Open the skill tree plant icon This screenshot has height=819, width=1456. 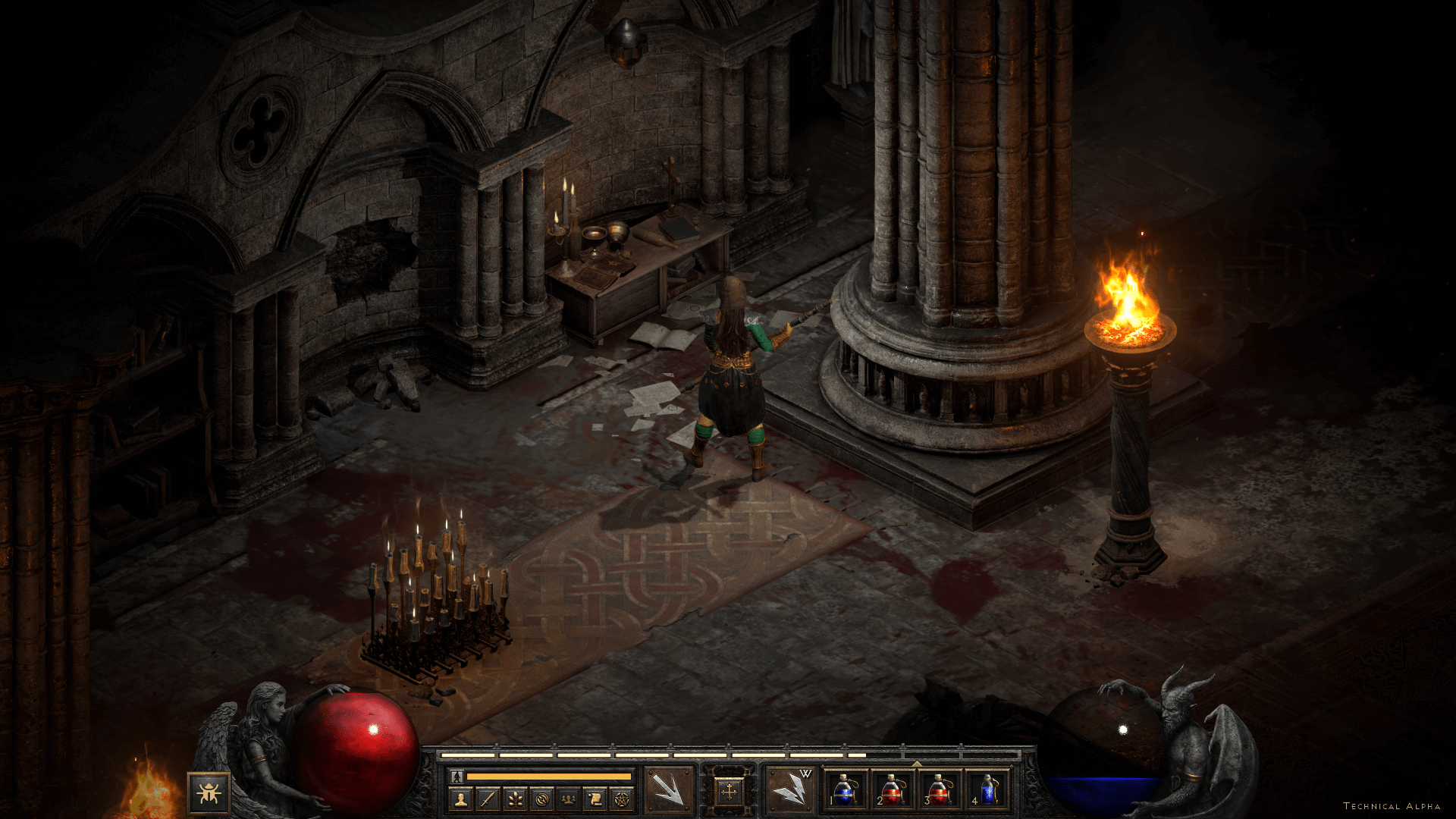click(x=515, y=799)
